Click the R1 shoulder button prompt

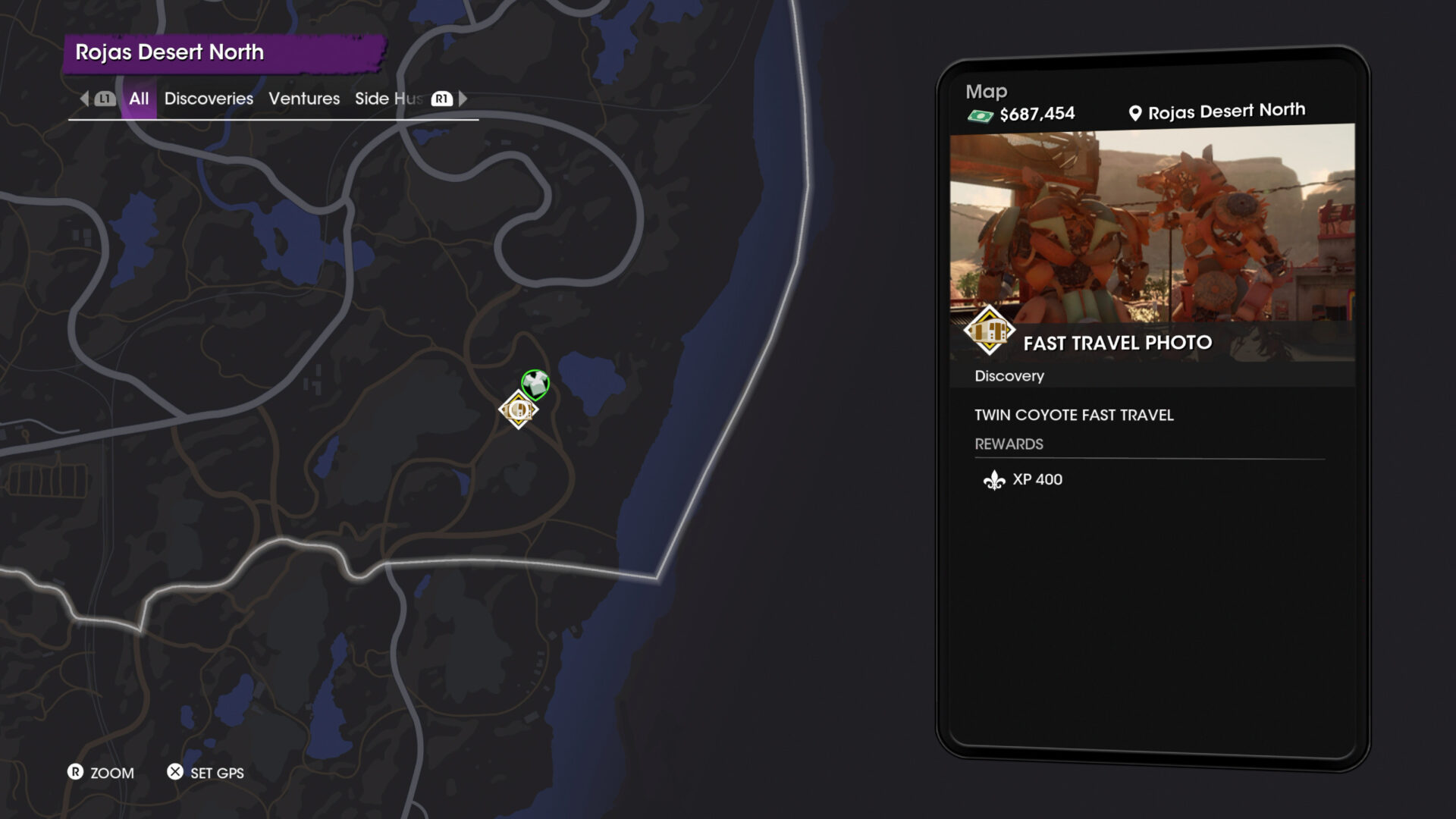click(x=440, y=99)
